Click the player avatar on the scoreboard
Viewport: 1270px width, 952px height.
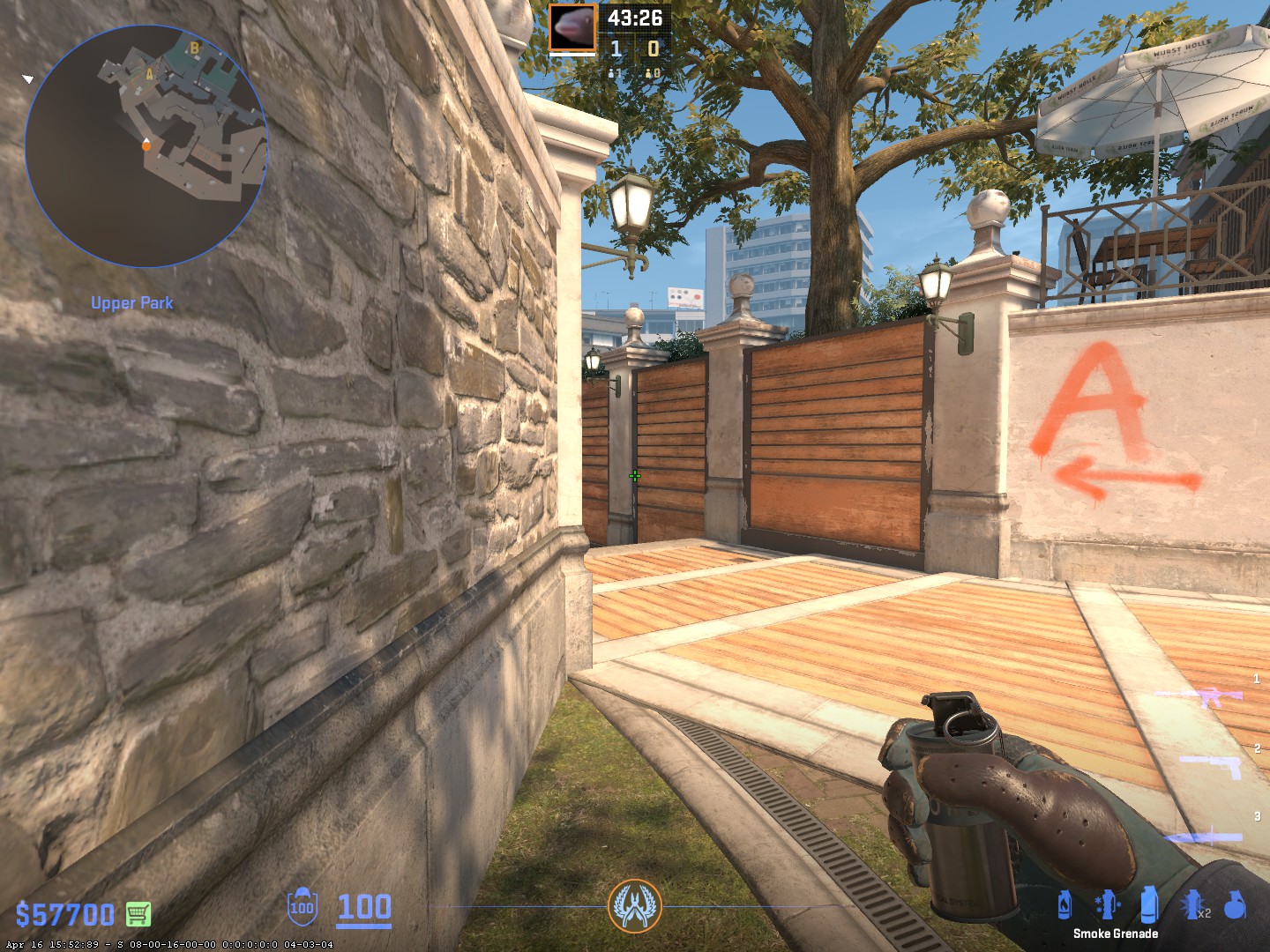[x=572, y=29]
